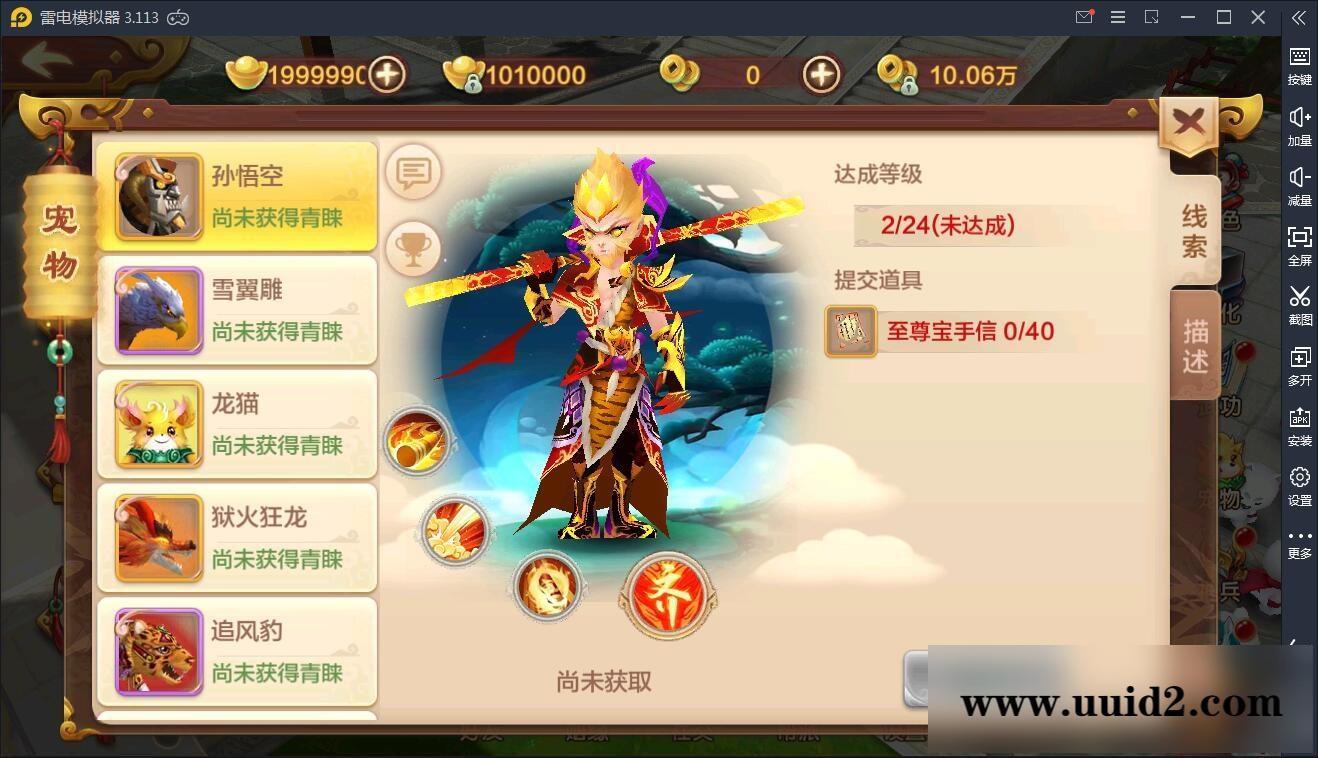The height and width of the screenshot is (758, 1318).
Task: Select the golden cudgel pet skill icon
Action: (419, 441)
